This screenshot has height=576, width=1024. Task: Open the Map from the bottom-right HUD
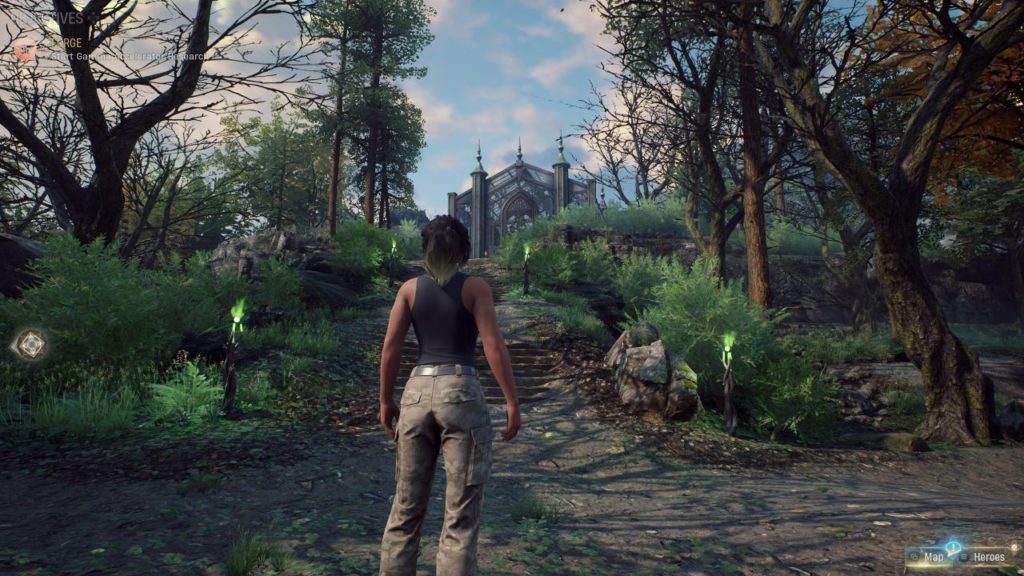[931, 557]
